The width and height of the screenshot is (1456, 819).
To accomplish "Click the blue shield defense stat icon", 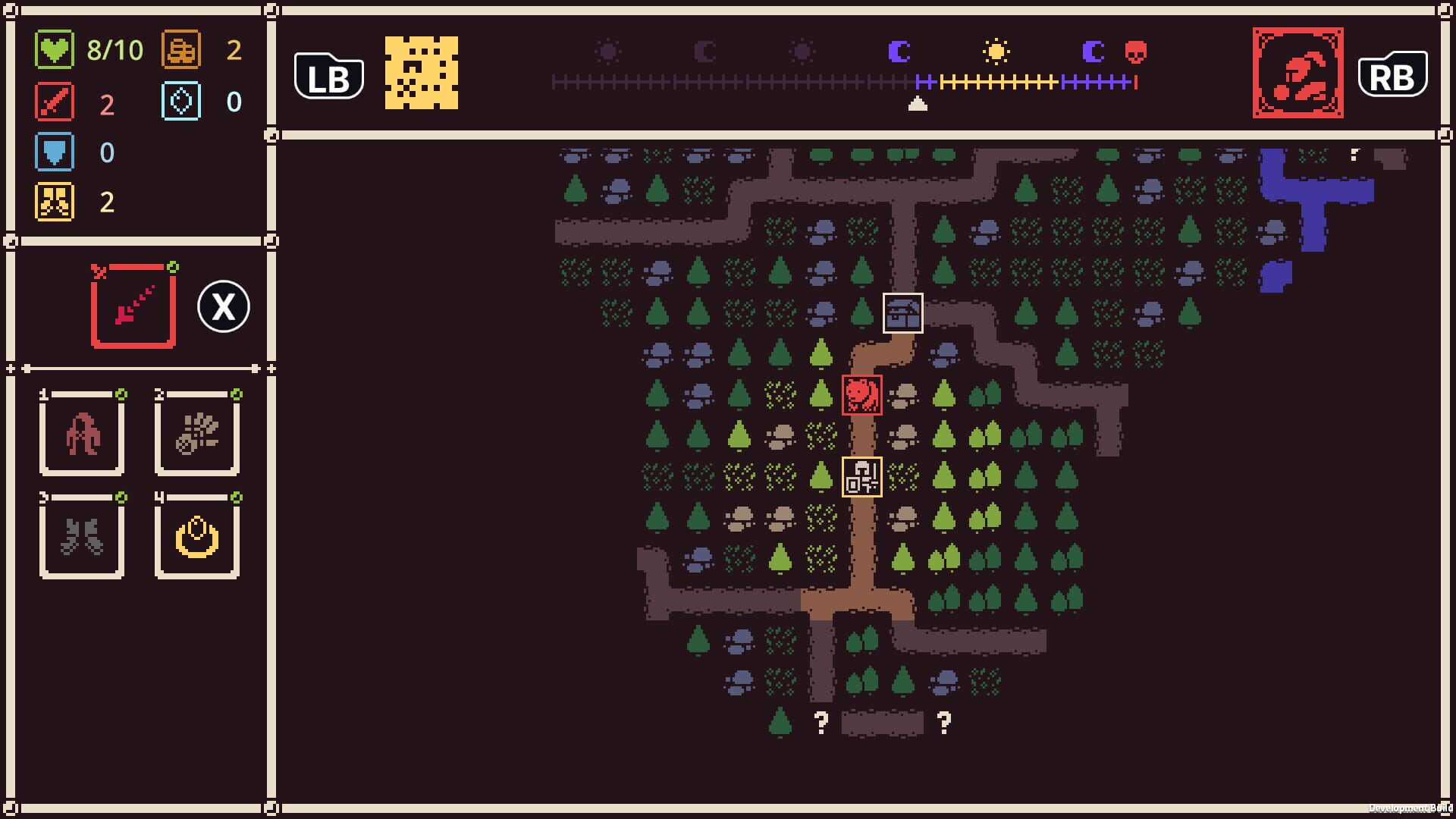I will pos(55,152).
